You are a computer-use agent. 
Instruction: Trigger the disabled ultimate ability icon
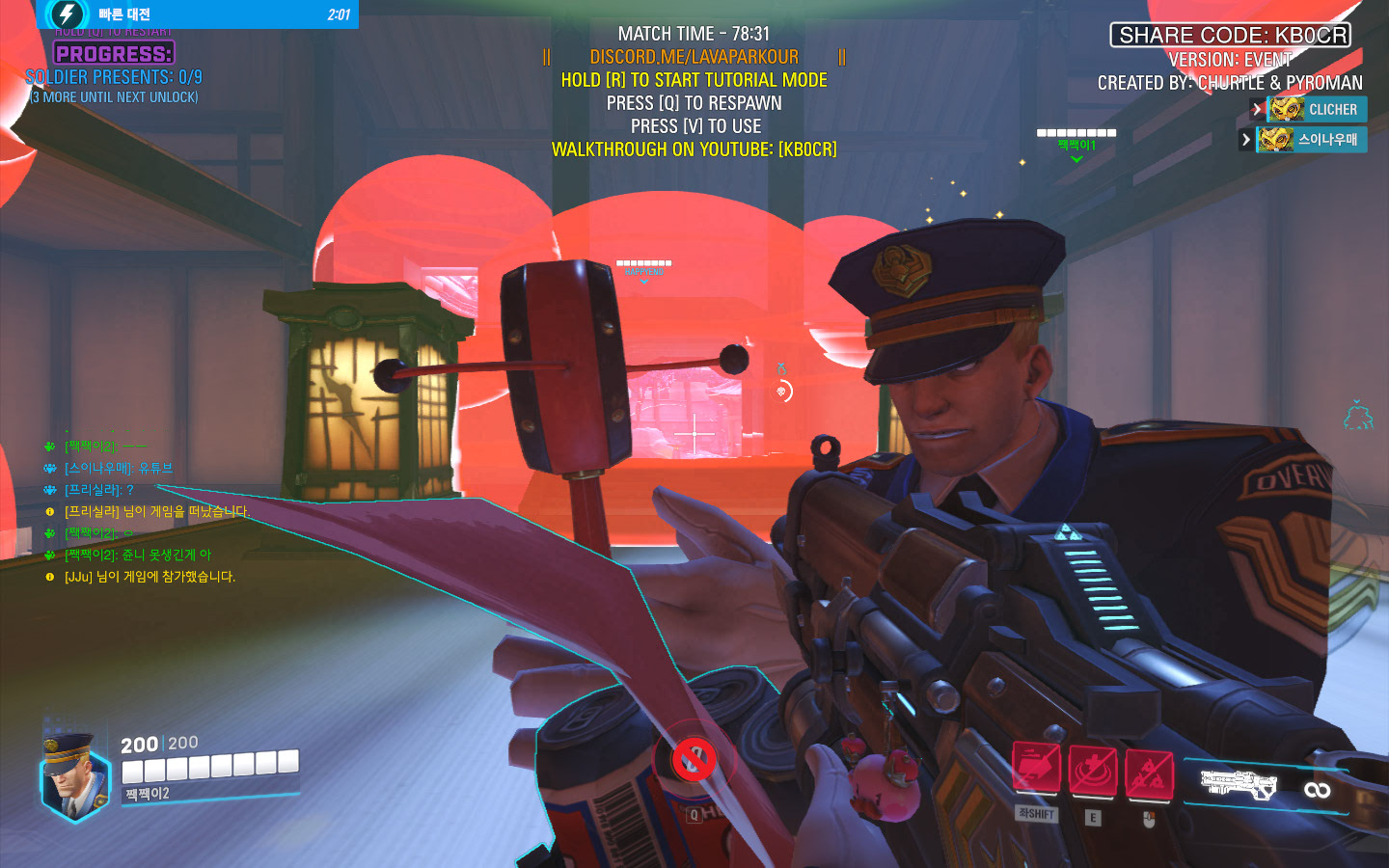[x=693, y=760]
